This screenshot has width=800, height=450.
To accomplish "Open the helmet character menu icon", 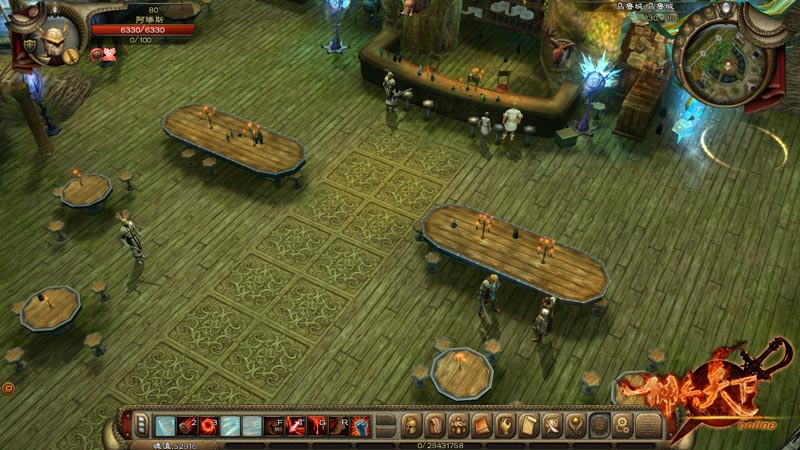I will 412,424.
